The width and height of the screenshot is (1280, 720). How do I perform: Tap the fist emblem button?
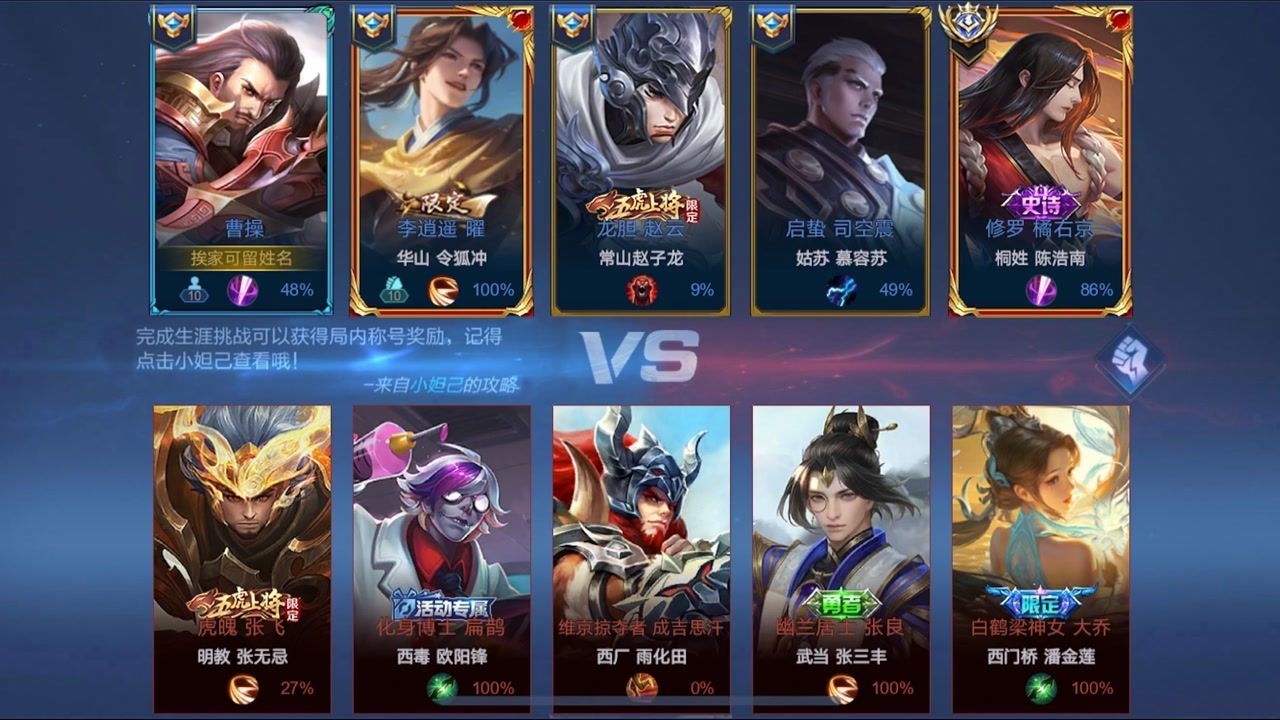coord(1129,361)
